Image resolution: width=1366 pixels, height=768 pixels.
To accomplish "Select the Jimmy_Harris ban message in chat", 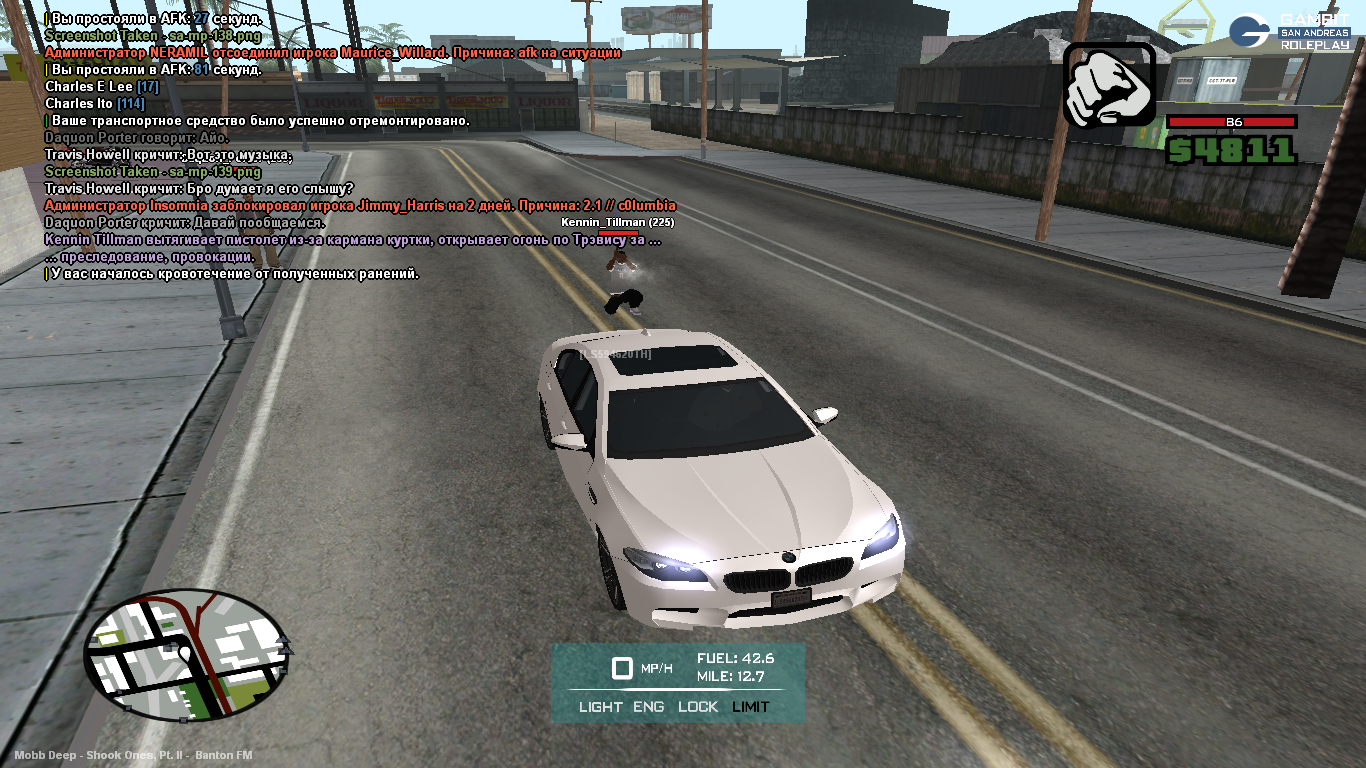I will point(360,206).
